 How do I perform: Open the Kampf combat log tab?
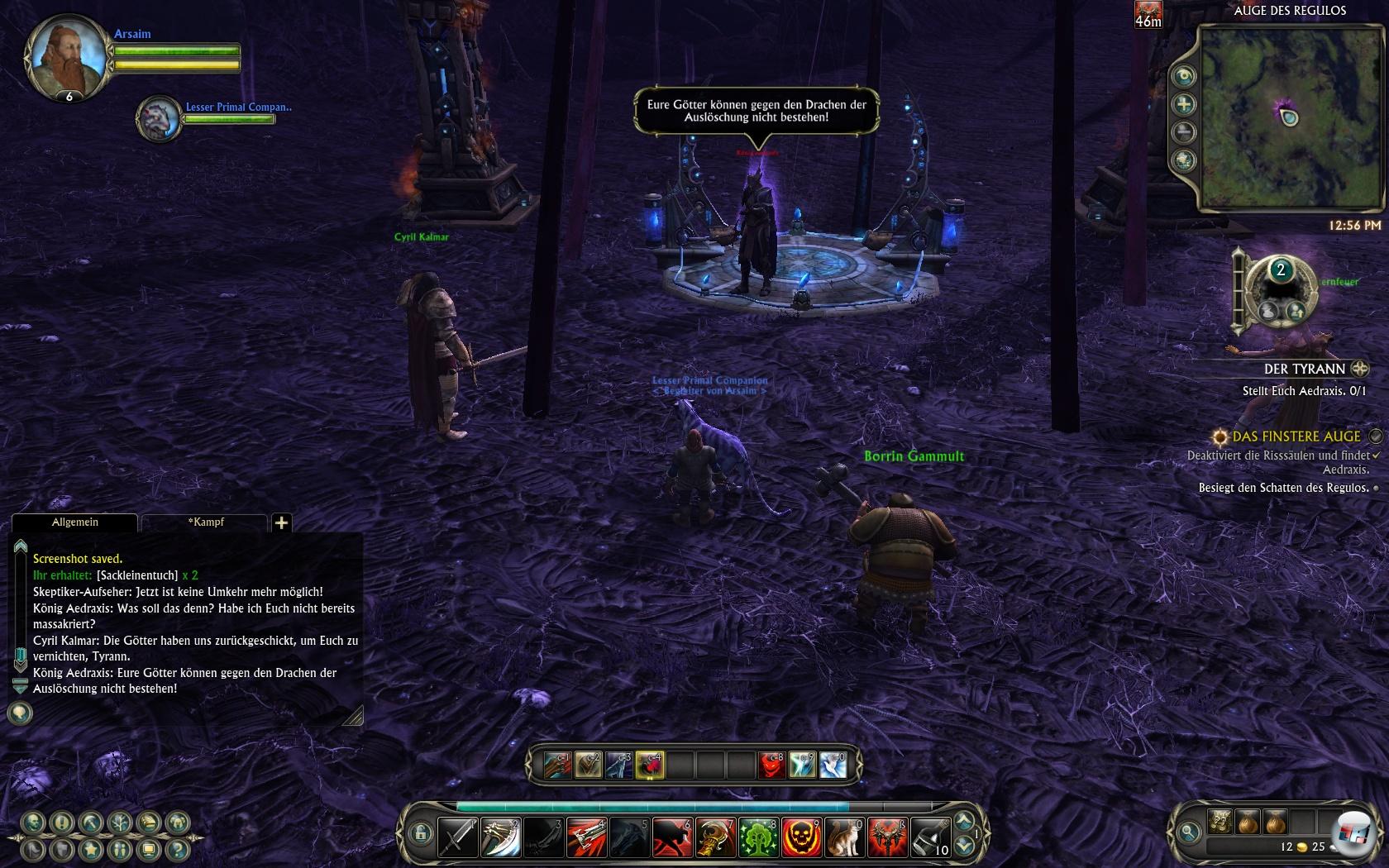pyautogui.click(x=205, y=522)
